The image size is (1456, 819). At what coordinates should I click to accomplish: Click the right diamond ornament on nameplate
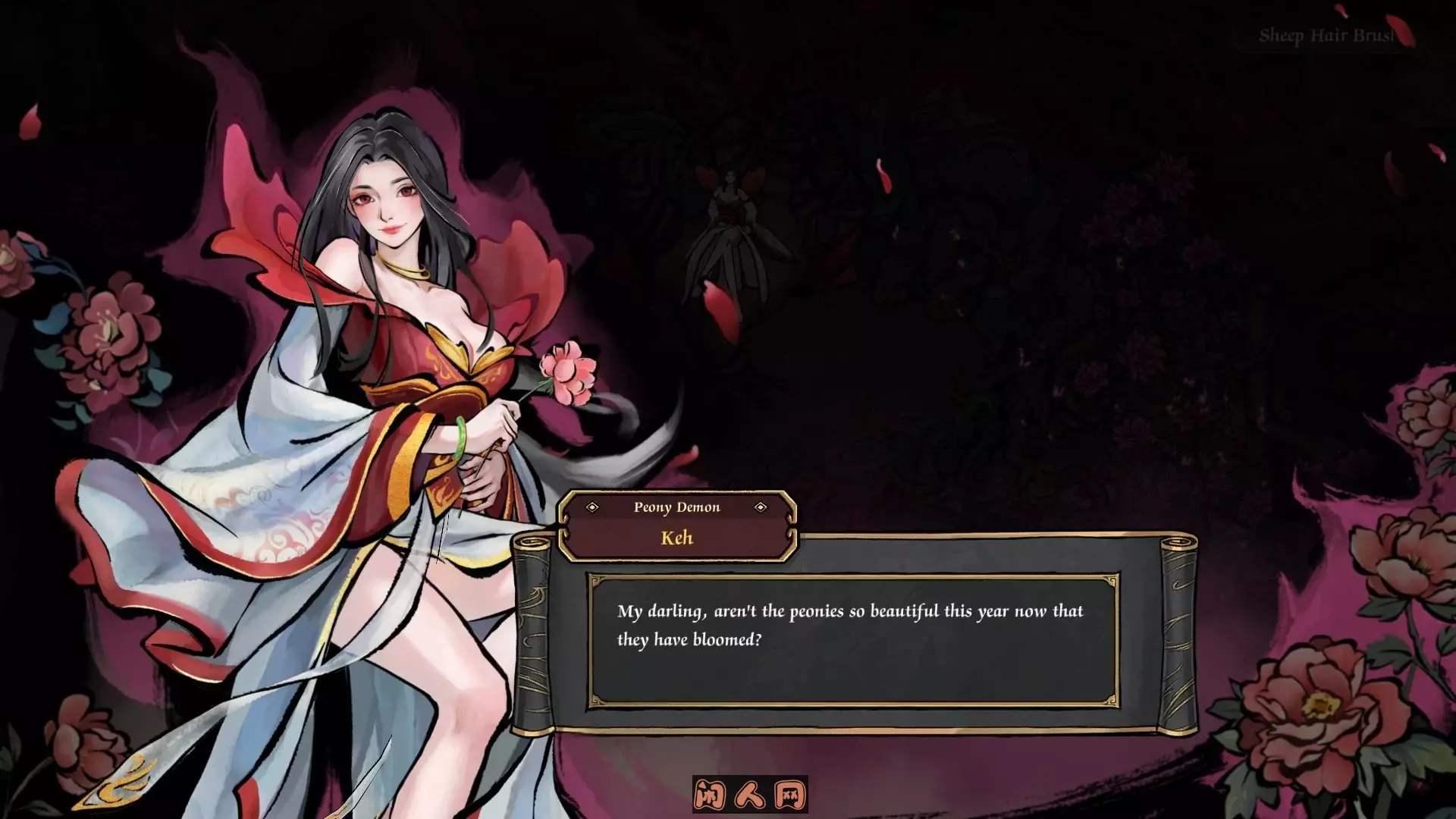[x=760, y=508]
